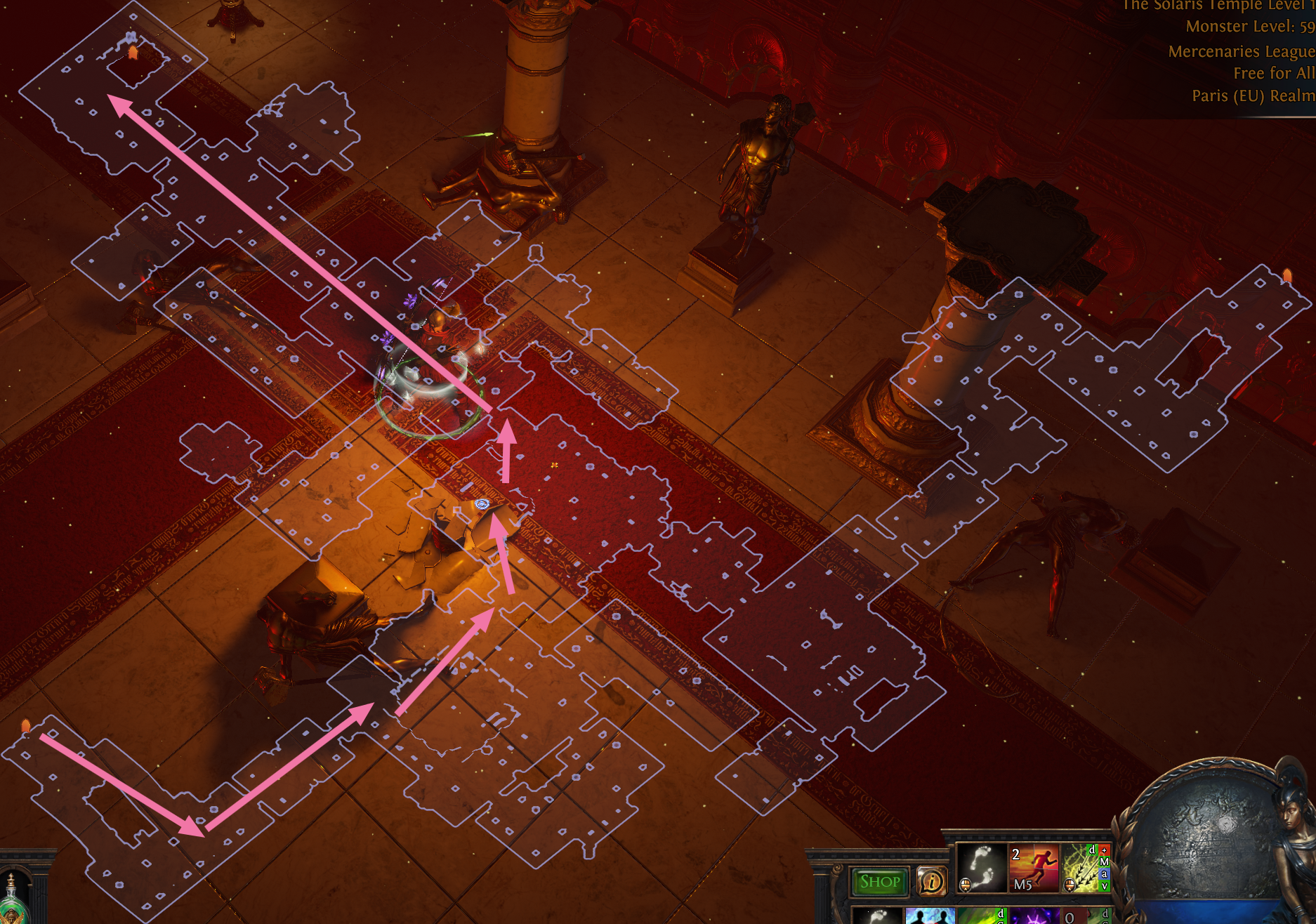Click the mouse badge on the arrows skill slot
The width and height of the screenshot is (1316, 924).
point(1069,886)
